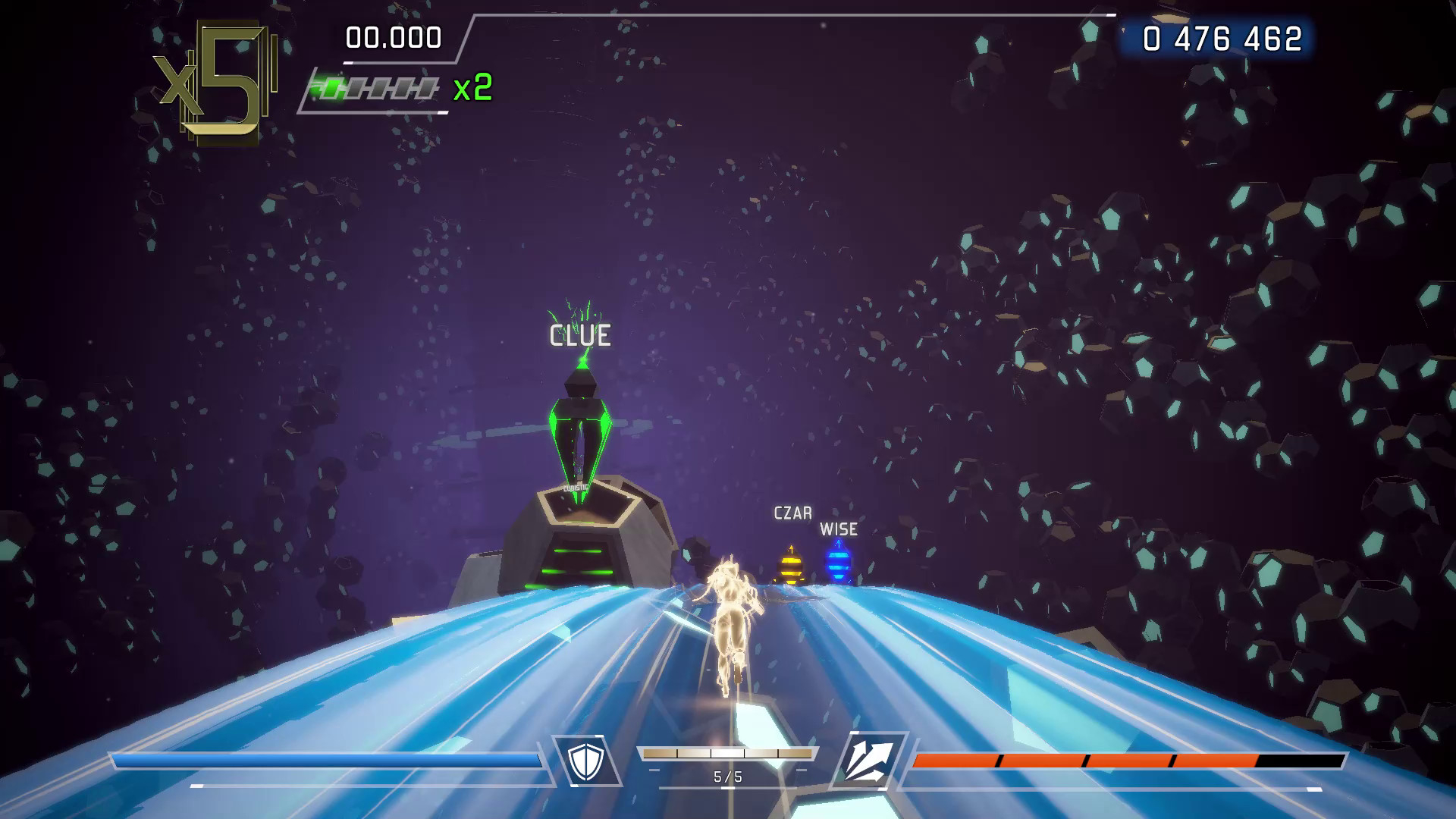Tap the gold x5 multiplier emblem
1456x819 pixels.
pos(212,80)
